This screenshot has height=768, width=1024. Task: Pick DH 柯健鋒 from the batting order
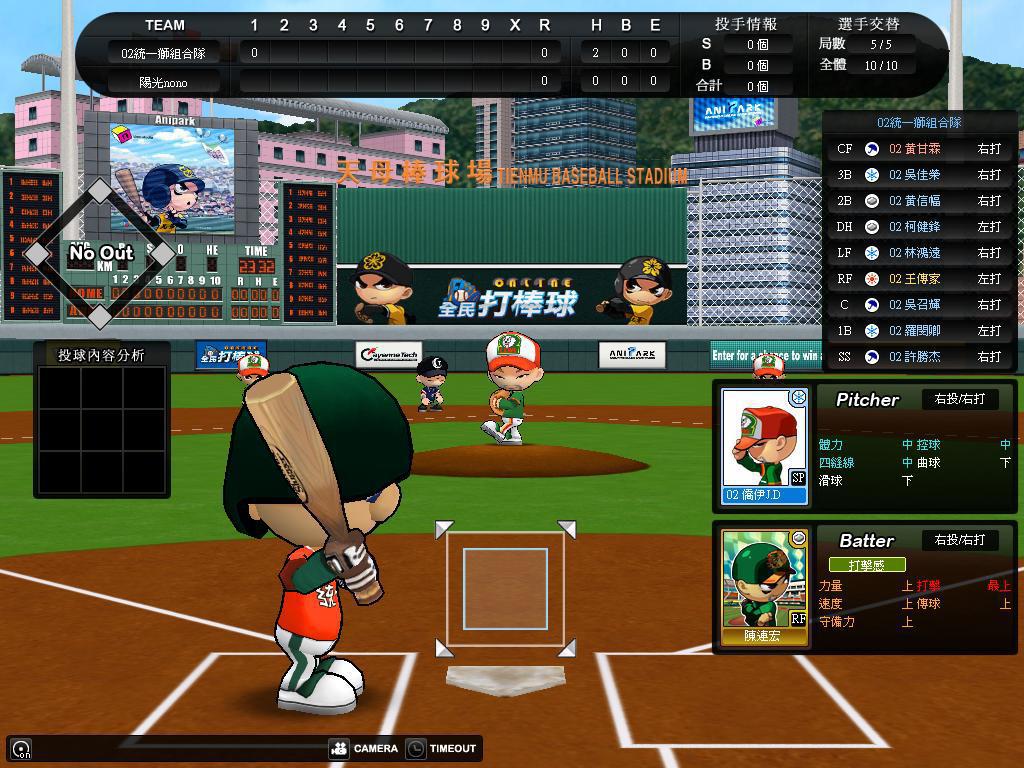click(x=918, y=227)
